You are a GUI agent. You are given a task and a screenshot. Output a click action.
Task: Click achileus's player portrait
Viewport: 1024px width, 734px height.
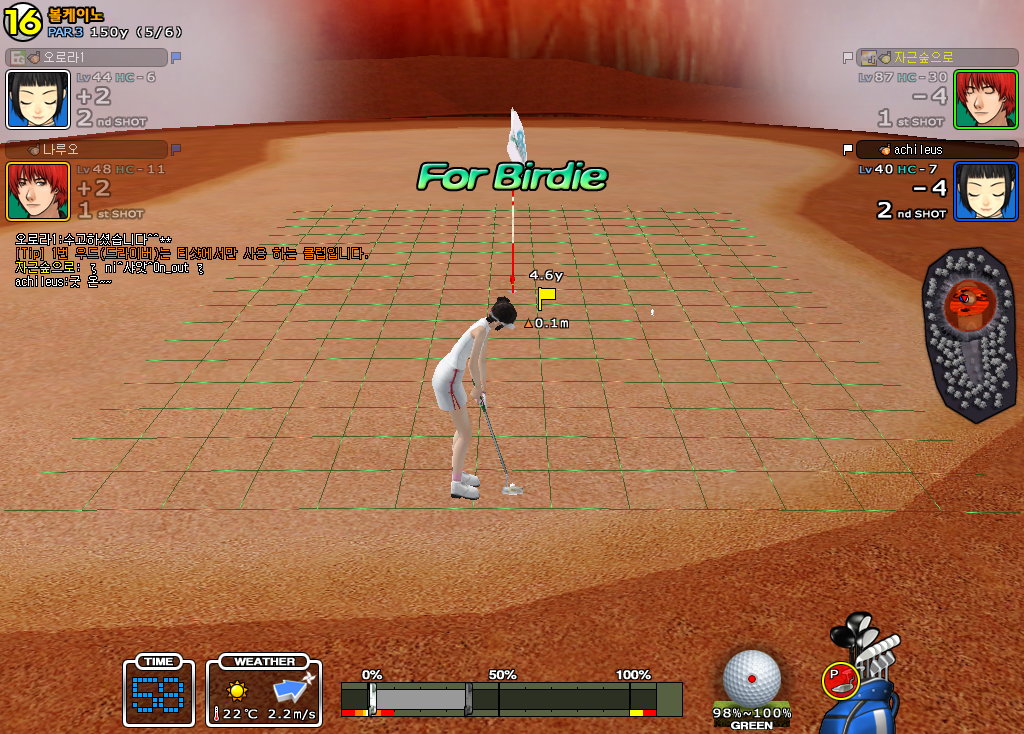click(x=985, y=191)
